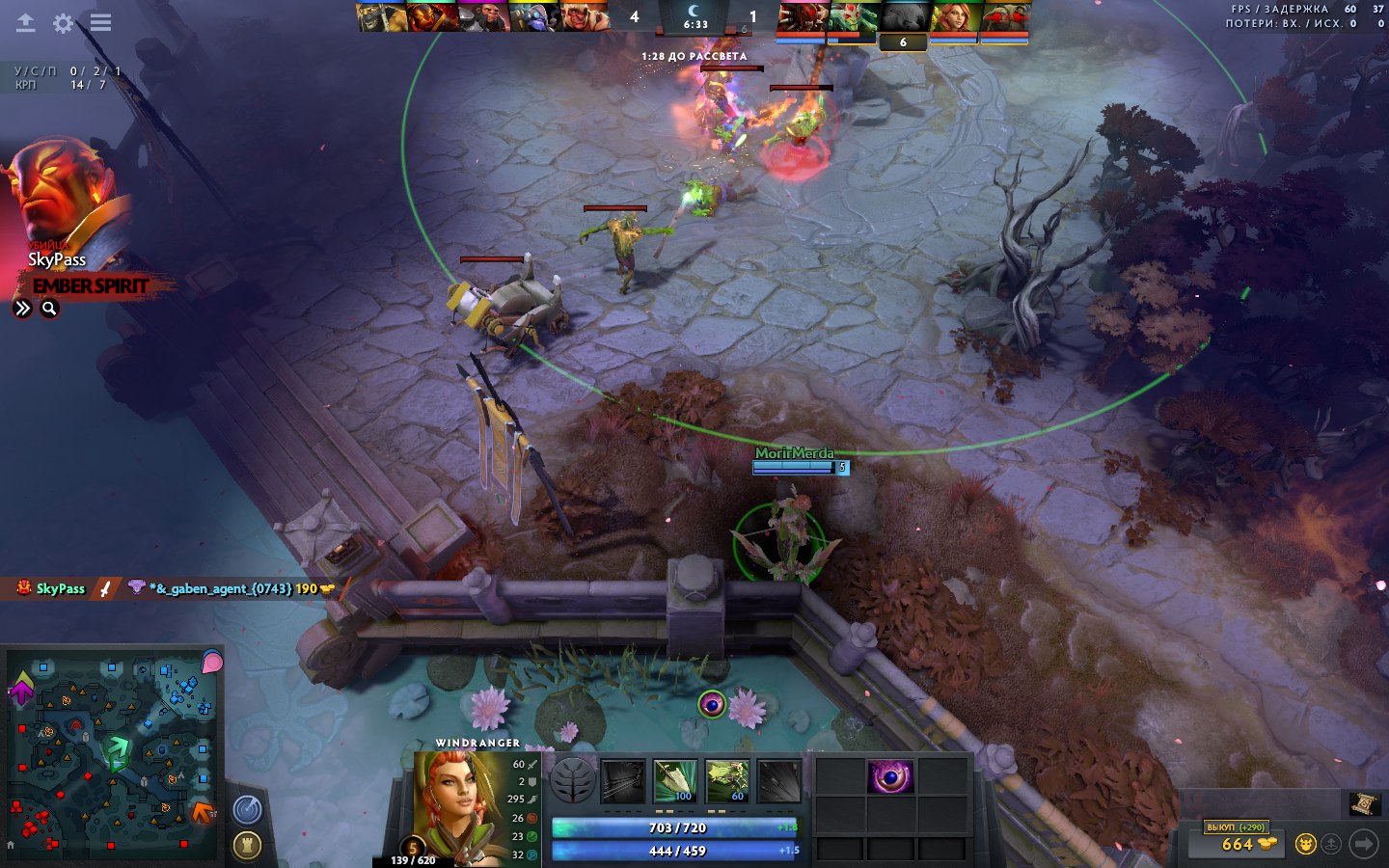Select the purple orb item in inventory
Screen dimensions: 1389x868
tap(890, 776)
